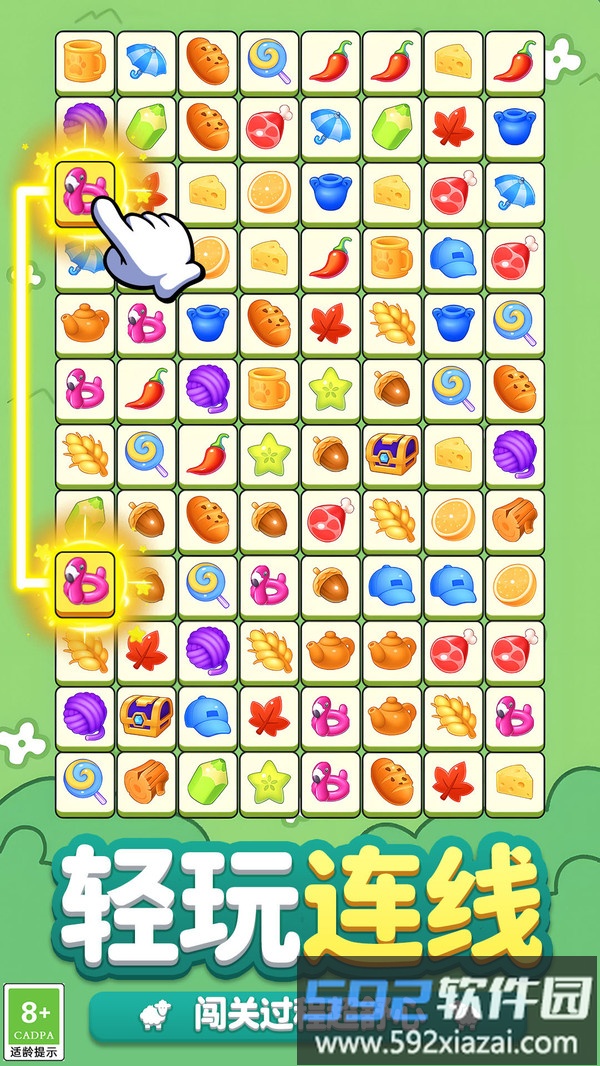Choose the treasure chest tile beside the blue cap
Viewport: 600px width, 1066px height.
[x=146, y=714]
